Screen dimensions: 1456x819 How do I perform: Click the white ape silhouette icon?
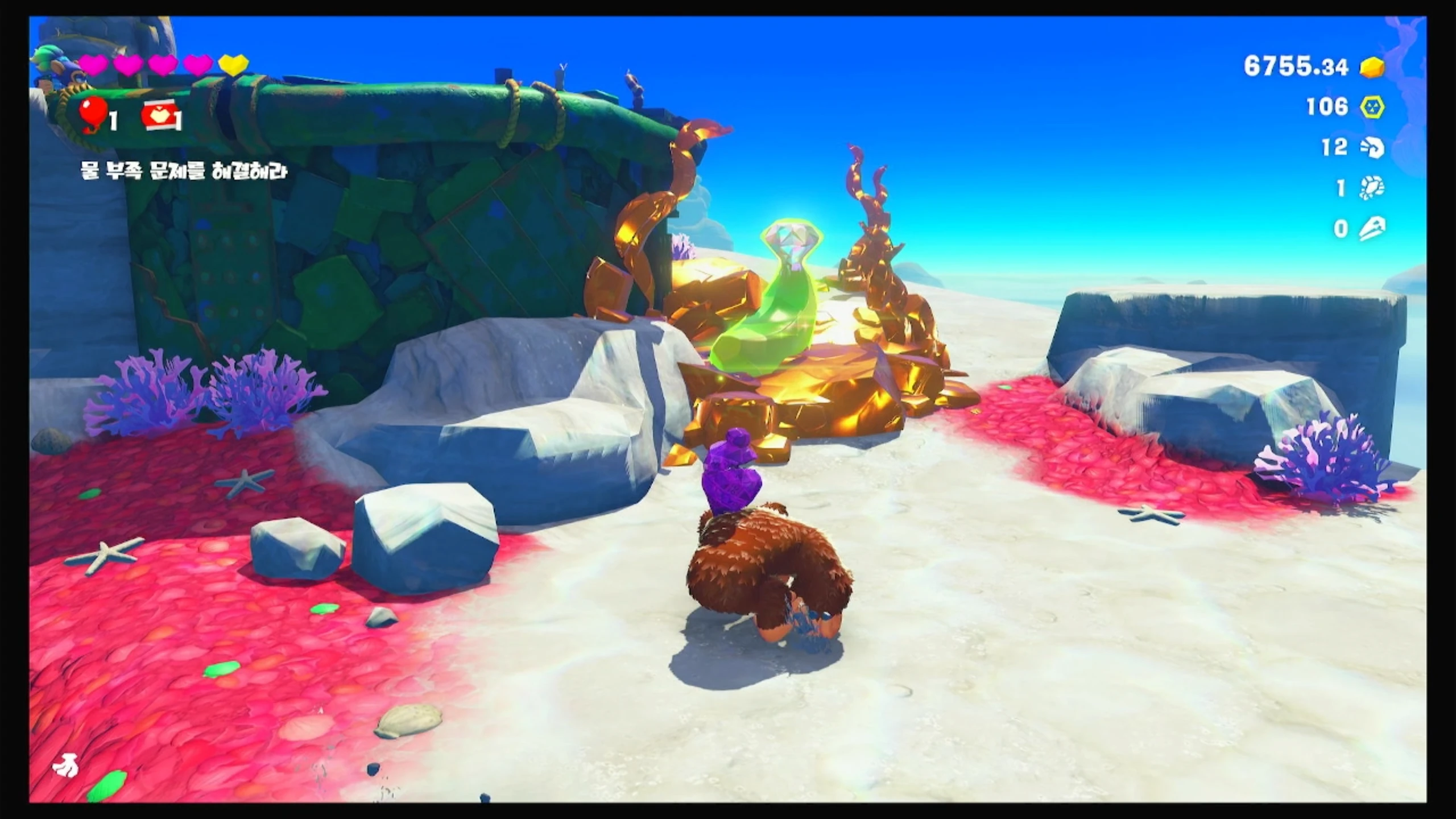[66, 765]
